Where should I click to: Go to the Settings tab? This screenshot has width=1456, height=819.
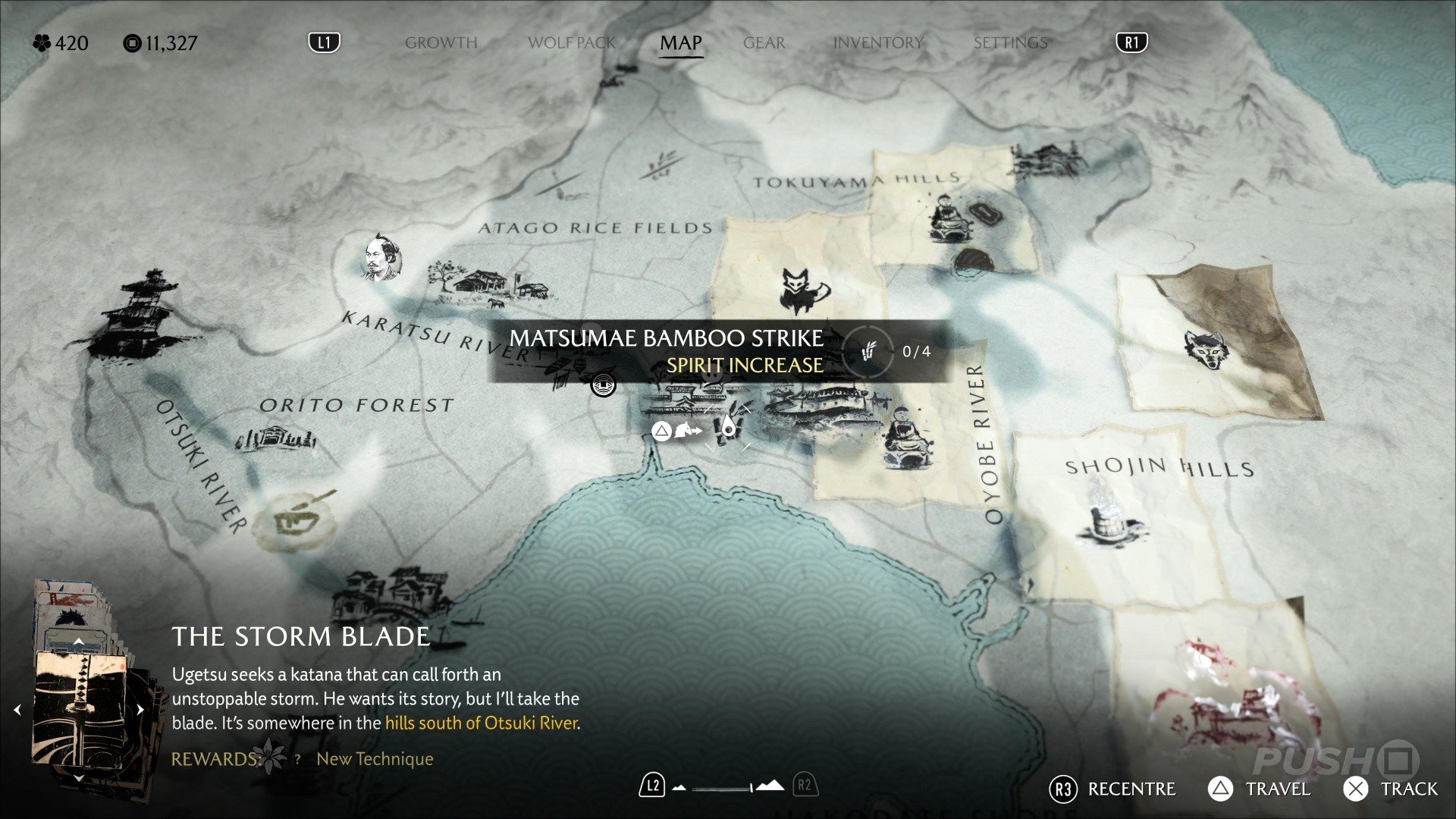point(1010,42)
